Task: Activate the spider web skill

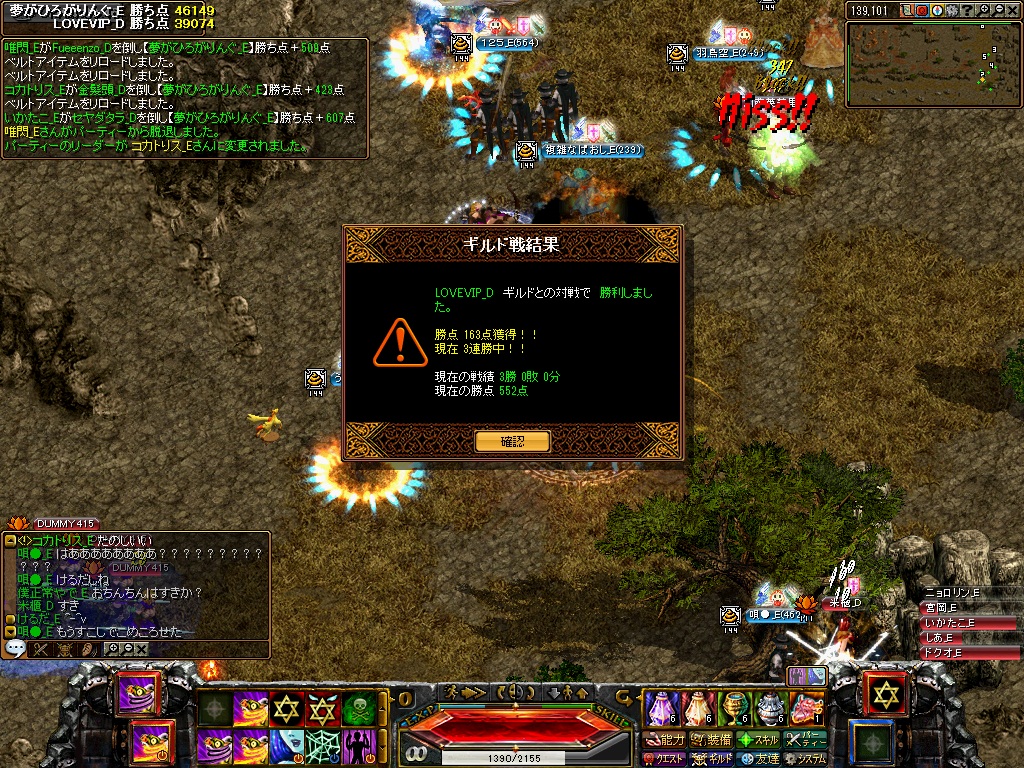Action: 322,745
